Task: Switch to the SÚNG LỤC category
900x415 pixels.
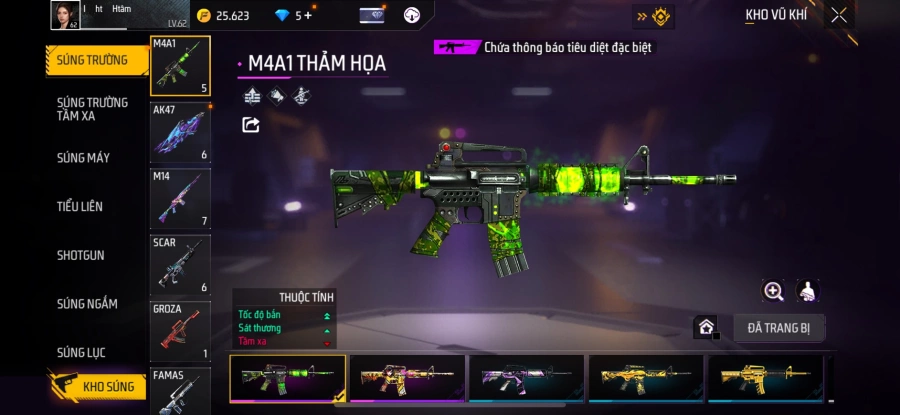Action: (x=82, y=353)
